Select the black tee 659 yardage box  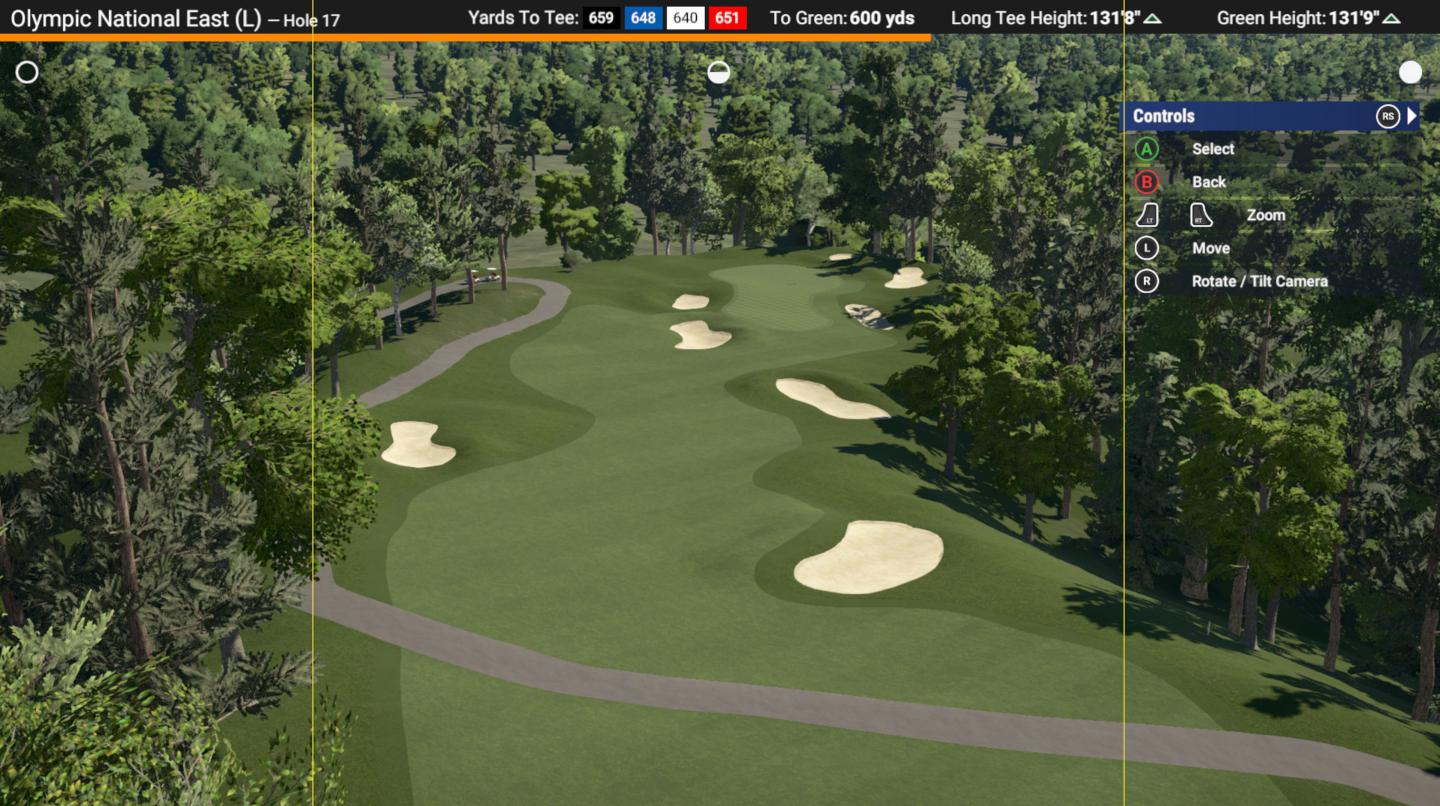coord(602,18)
